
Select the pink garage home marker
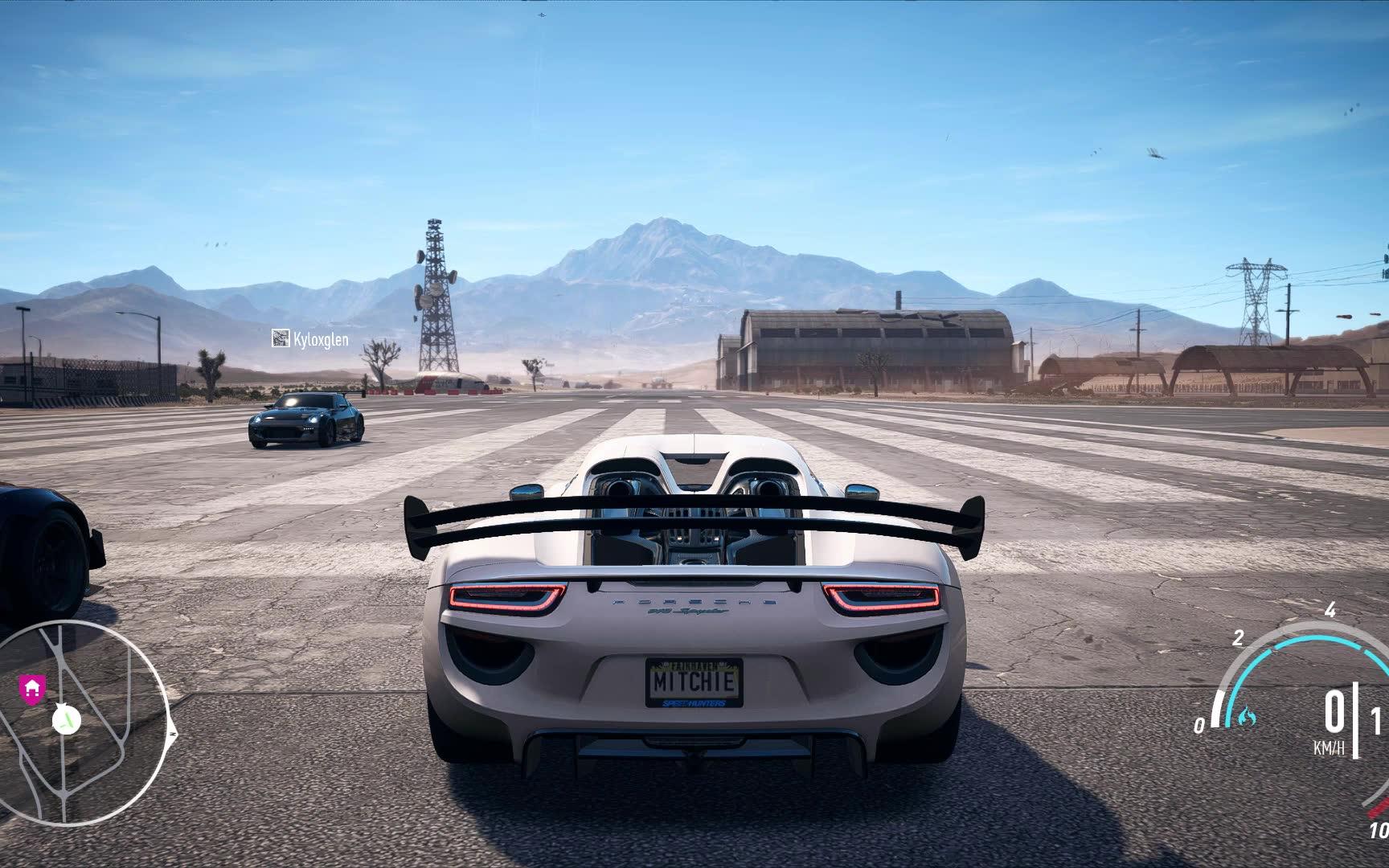(31, 688)
